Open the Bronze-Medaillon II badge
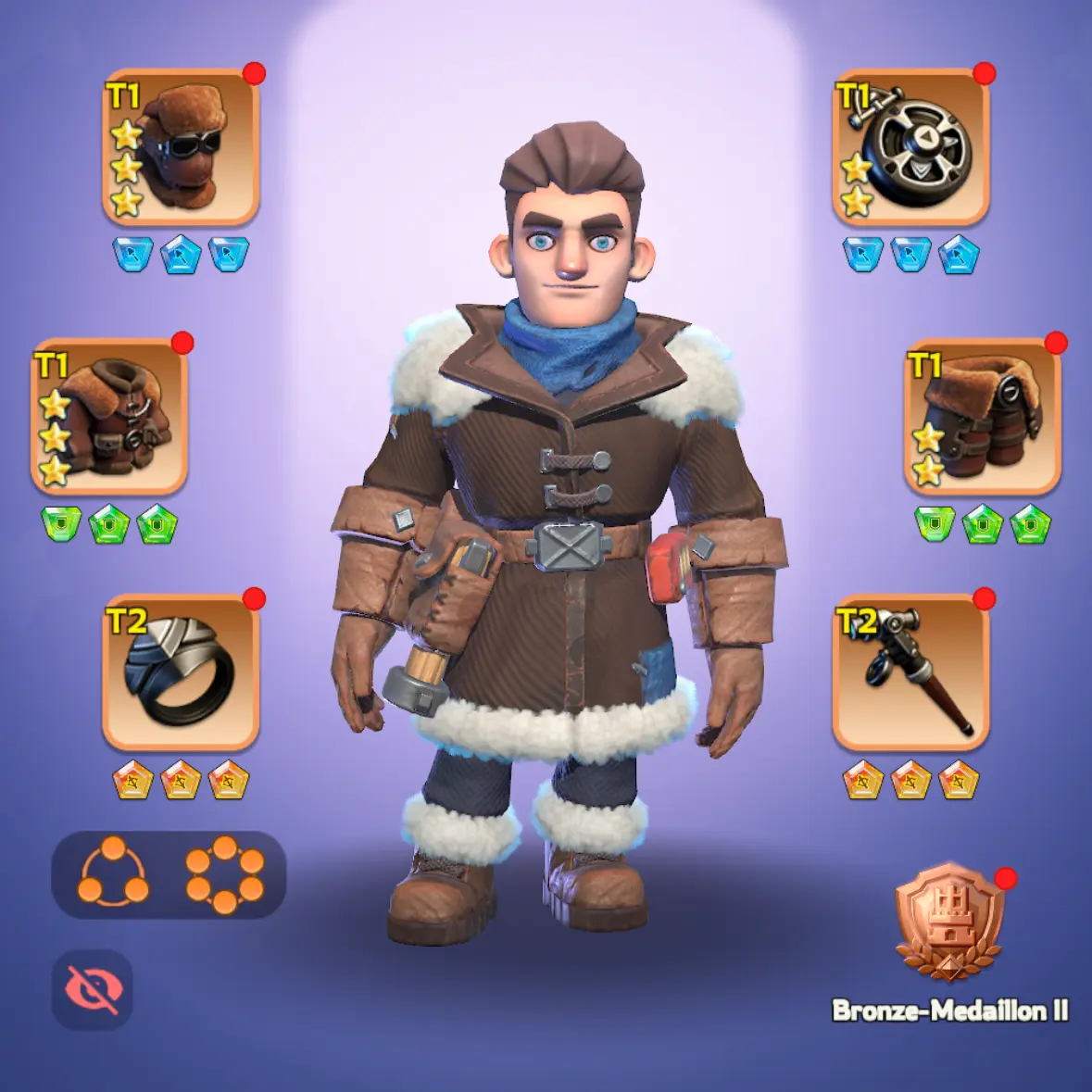The height and width of the screenshot is (1092, 1092). click(949, 923)
